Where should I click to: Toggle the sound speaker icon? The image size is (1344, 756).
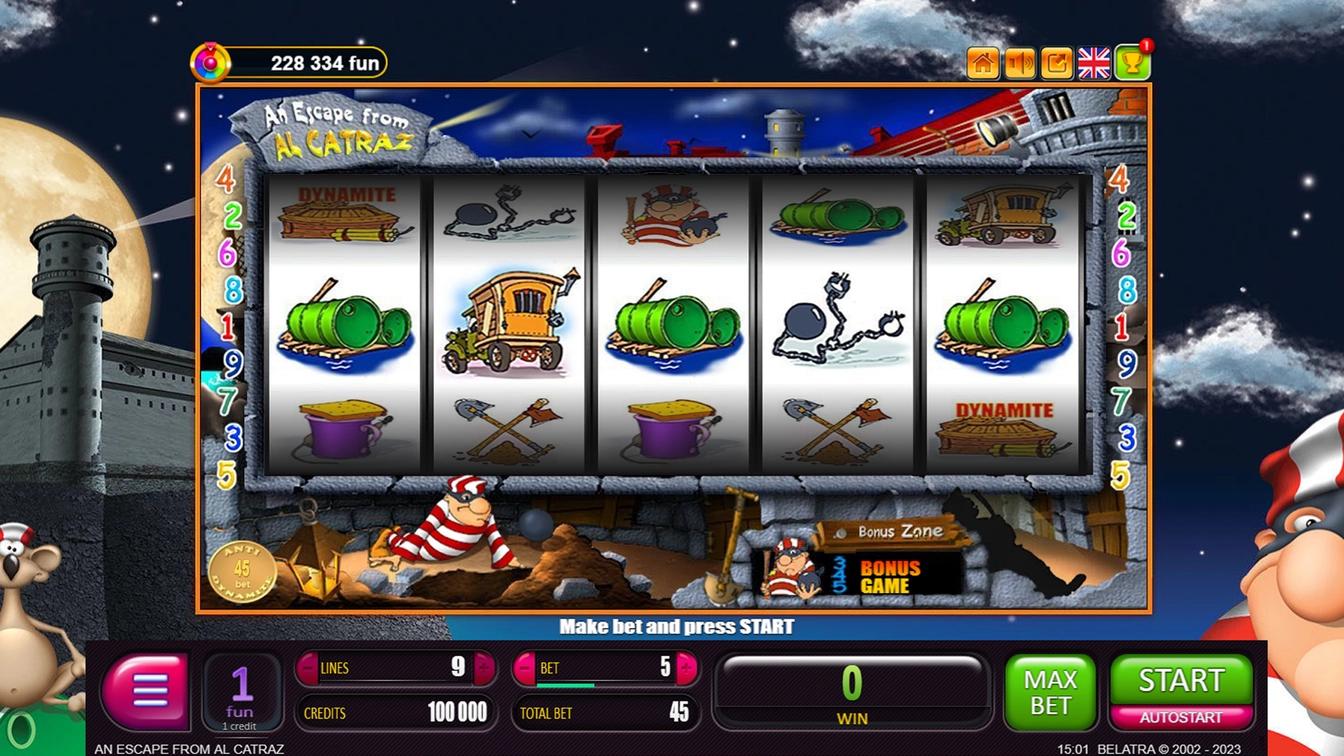point(1020,64)
